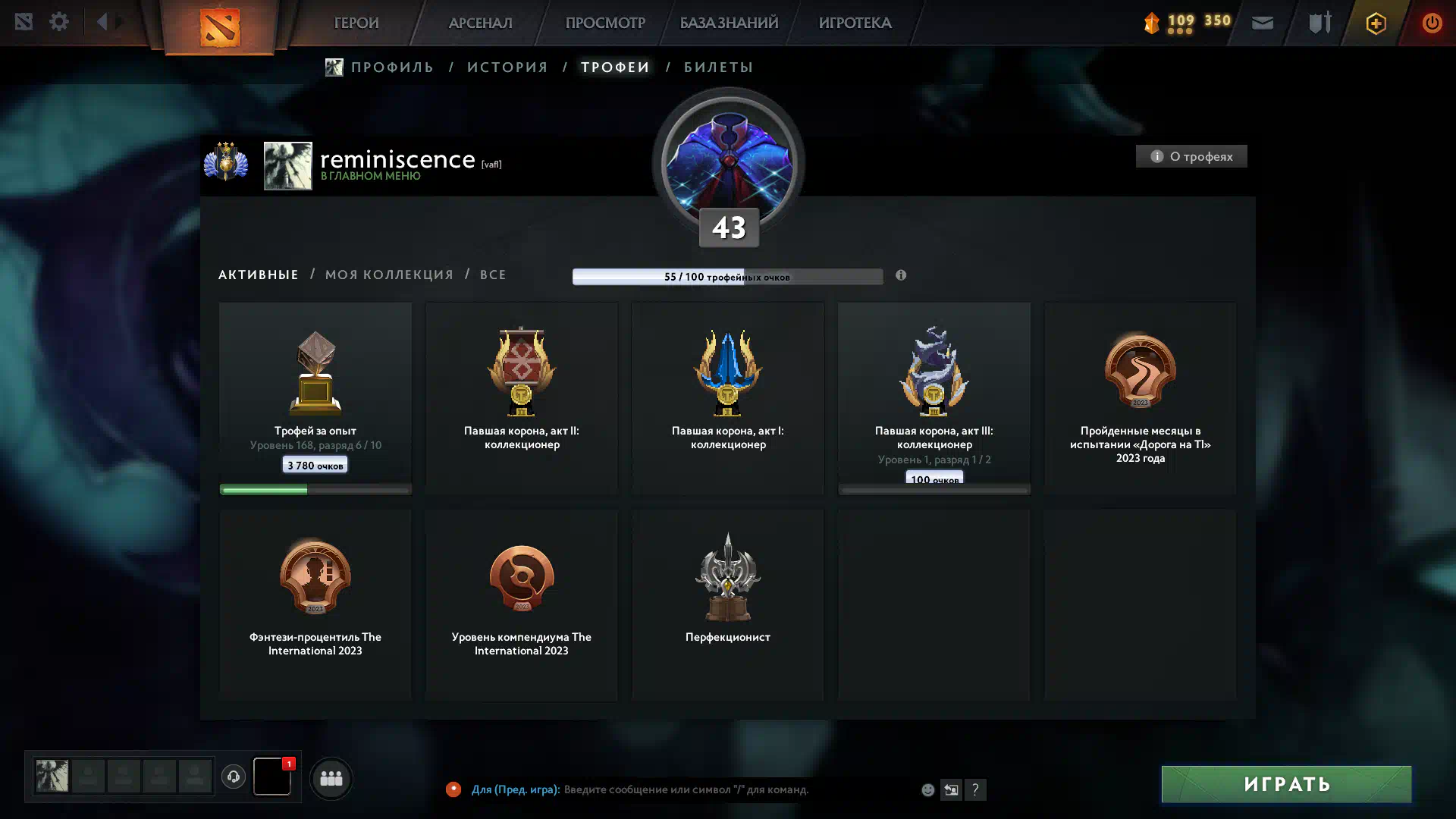Click the red power quit button
Viewport: 1456px width, 819px height.
tap(1431, 23)
